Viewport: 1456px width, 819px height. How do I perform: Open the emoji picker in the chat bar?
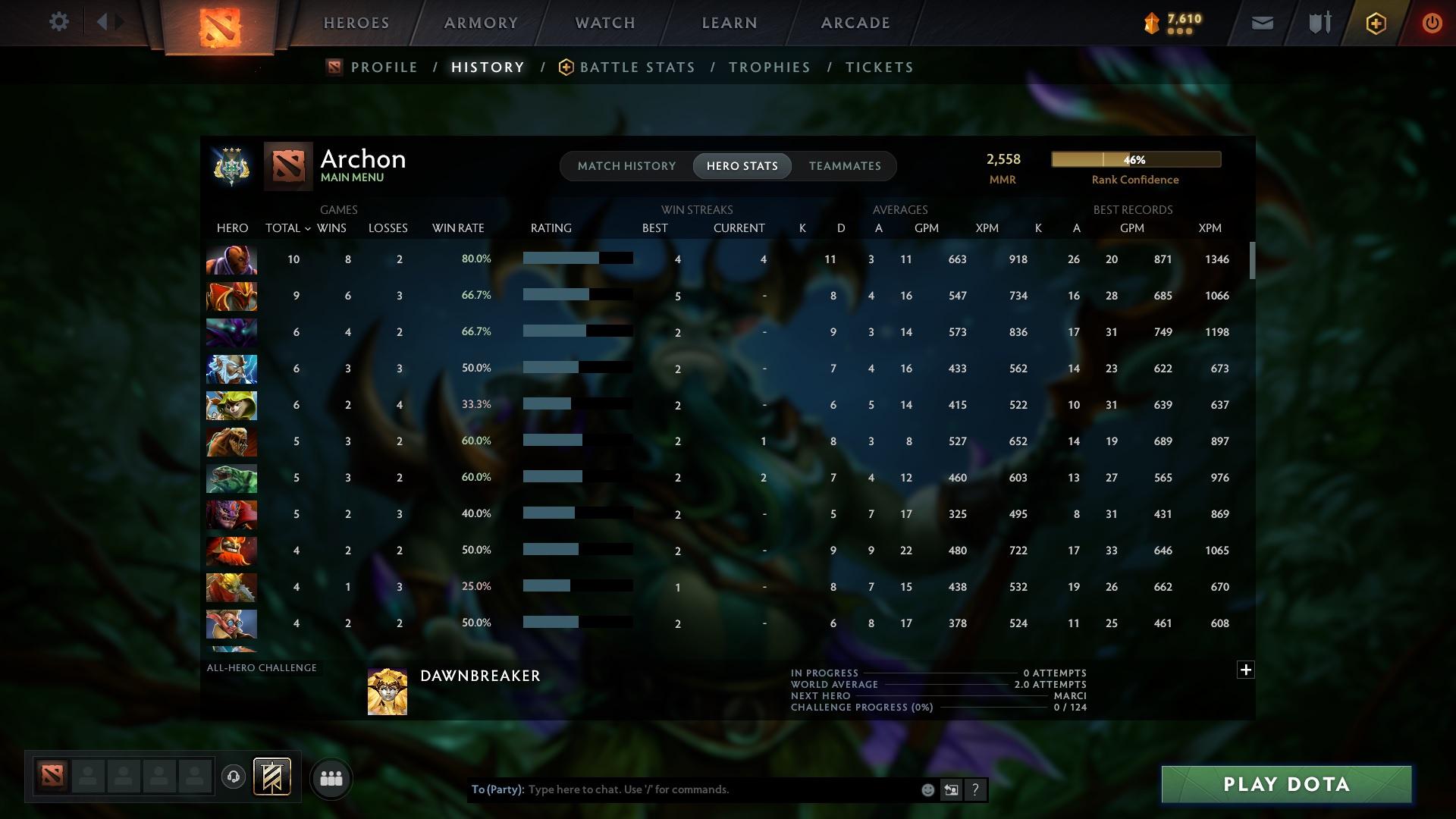click(927, 789)
